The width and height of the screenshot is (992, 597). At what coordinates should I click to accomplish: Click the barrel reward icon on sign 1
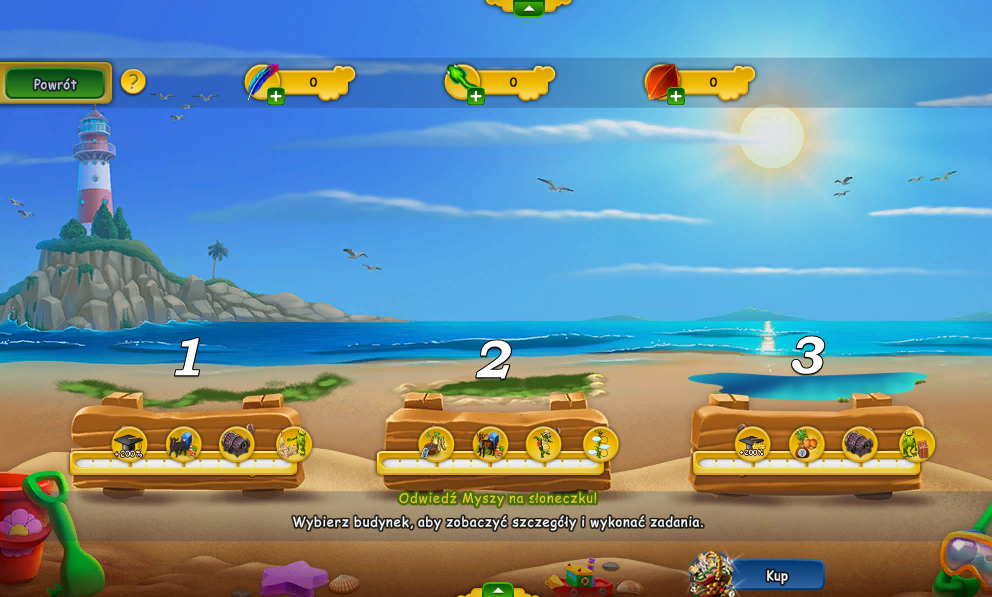coord(237,444)
